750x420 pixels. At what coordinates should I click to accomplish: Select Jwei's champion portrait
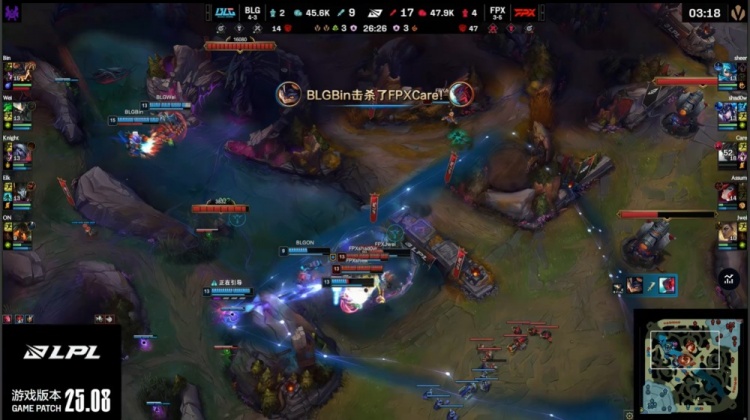(x=729, y=231)
